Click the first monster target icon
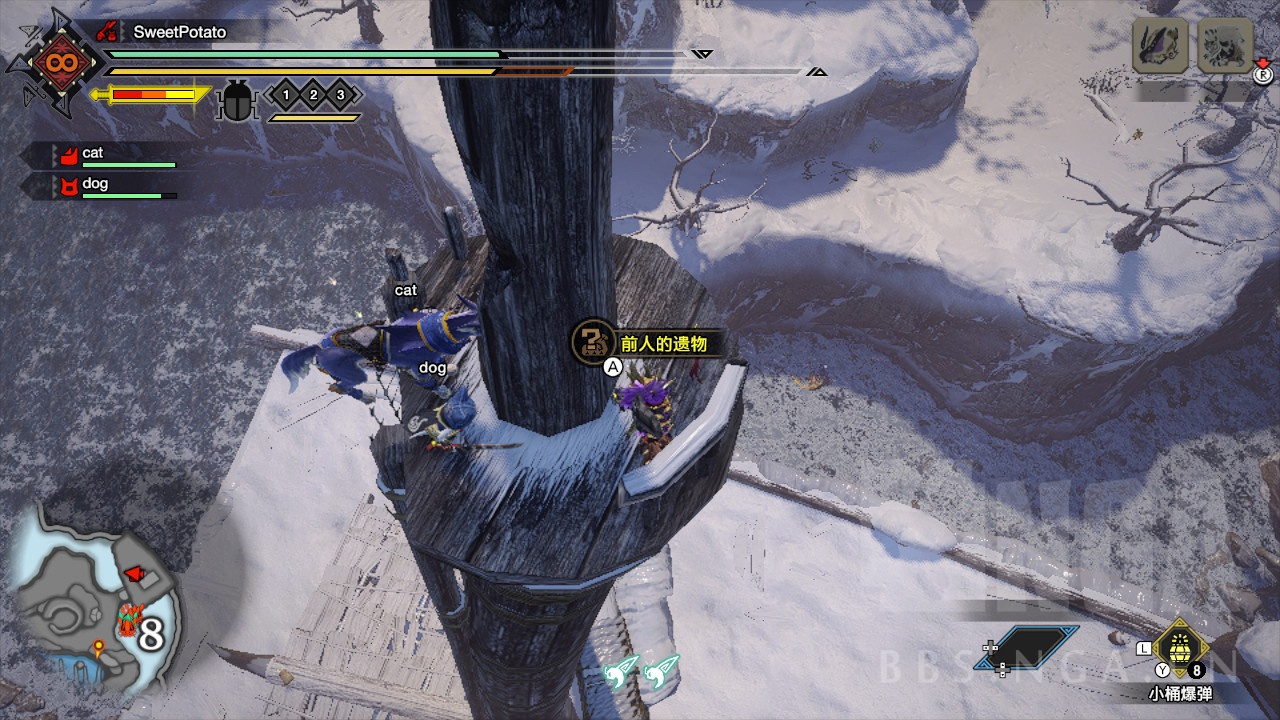1280x720 pixels. [1160, 45]
